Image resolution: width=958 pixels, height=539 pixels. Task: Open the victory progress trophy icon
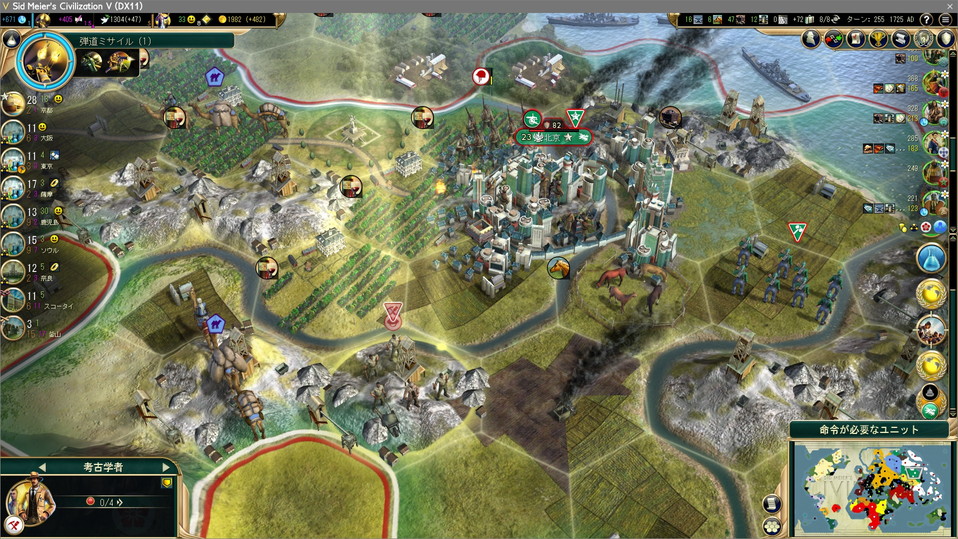click(879, 39)
